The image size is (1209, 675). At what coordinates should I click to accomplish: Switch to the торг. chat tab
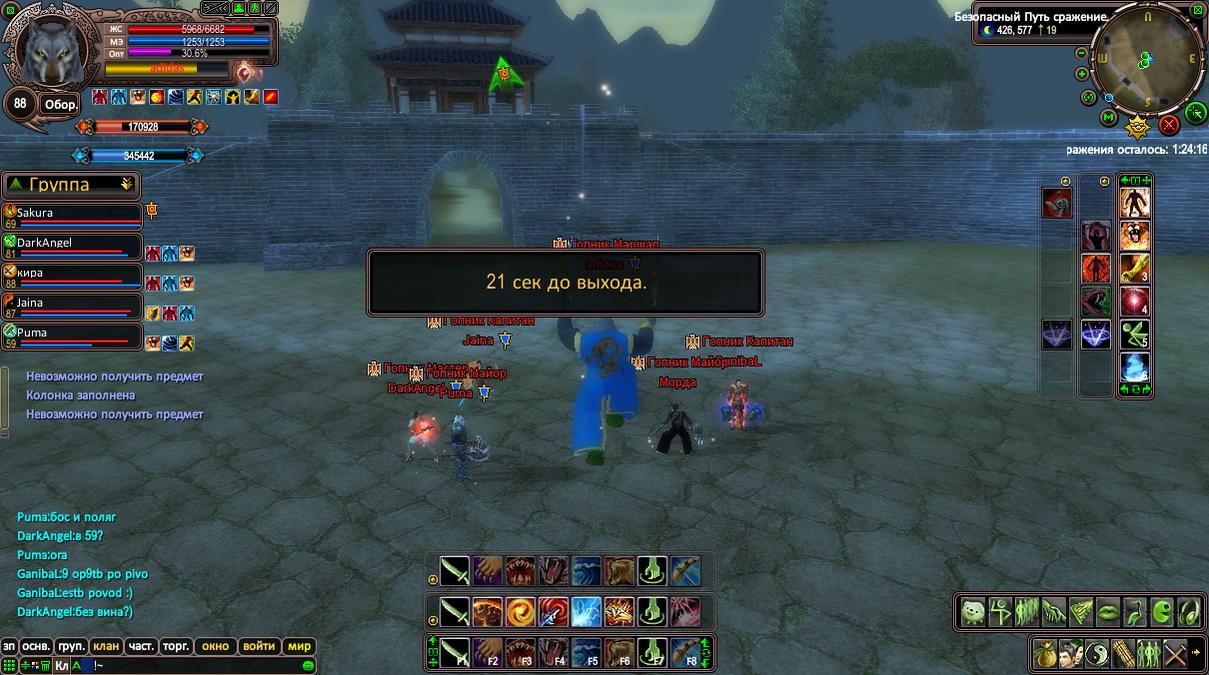point(175,646)
